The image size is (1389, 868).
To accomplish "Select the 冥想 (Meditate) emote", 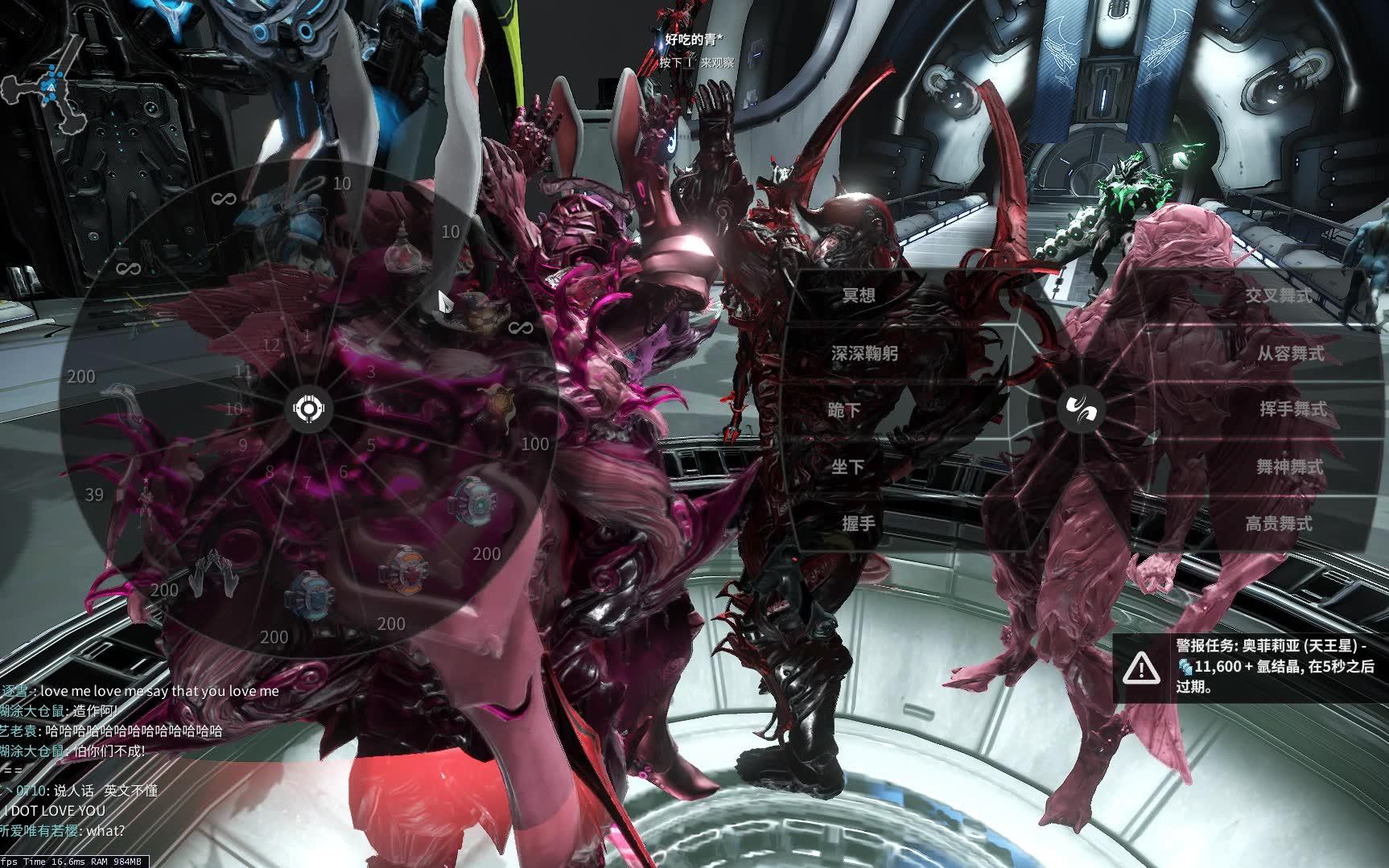I will click(858, 295).
